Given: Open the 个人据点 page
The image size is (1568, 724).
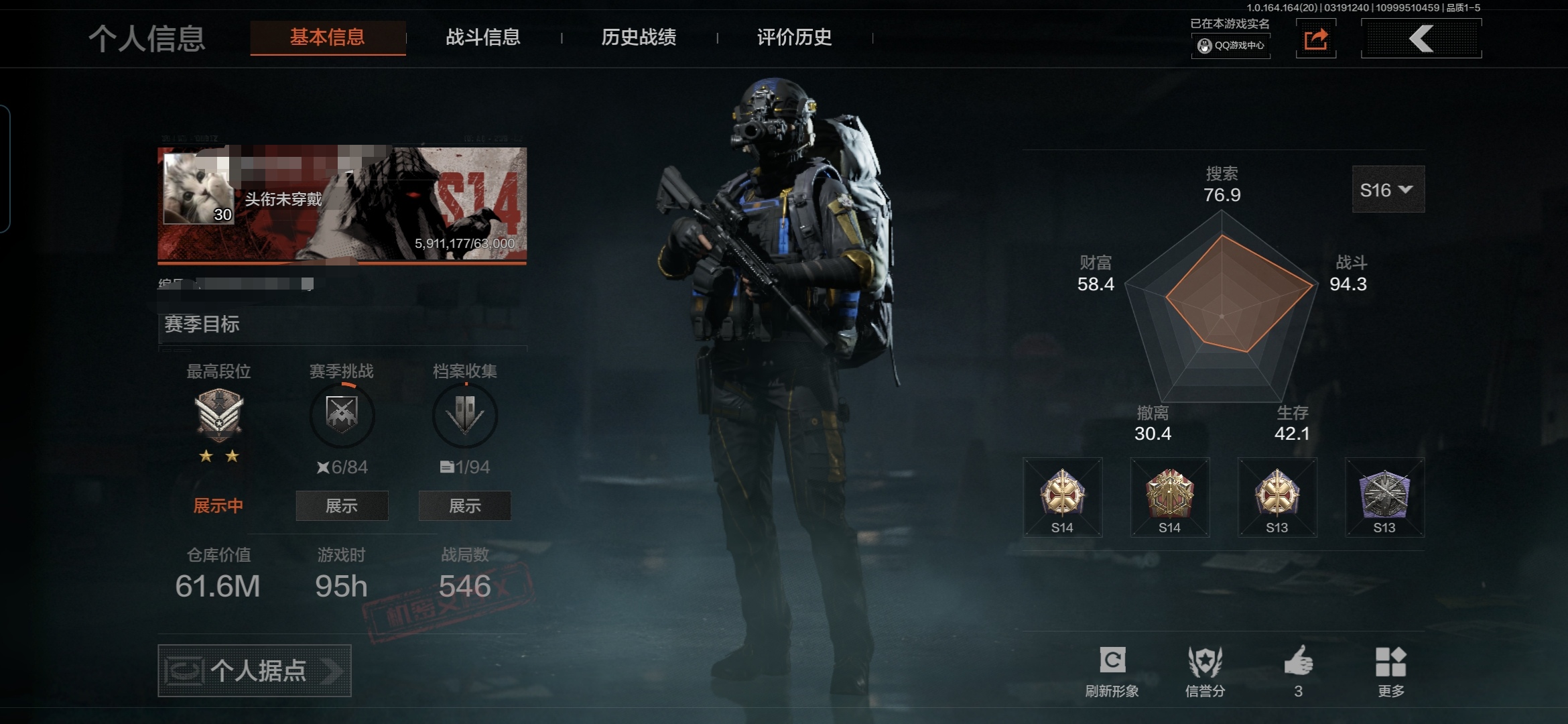Looking at the screenshot, I should click(255, 670).
